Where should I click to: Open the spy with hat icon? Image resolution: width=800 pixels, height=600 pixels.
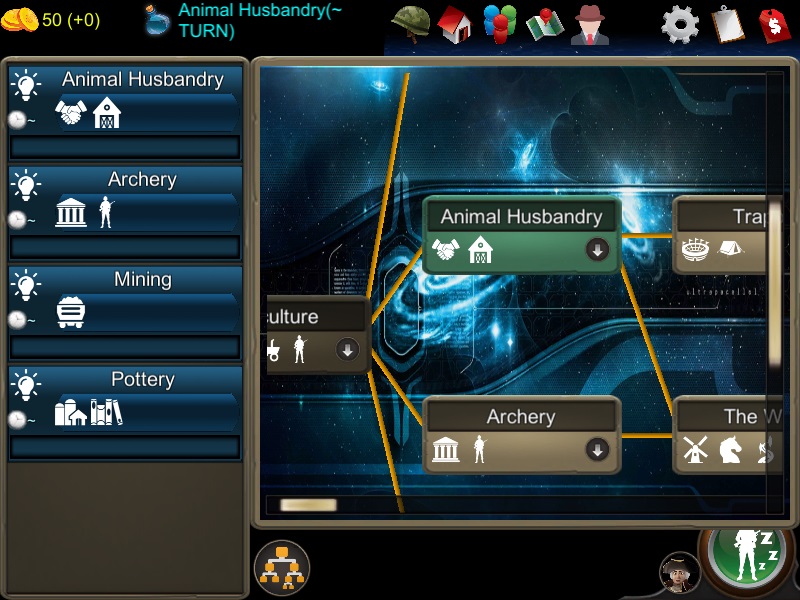click(x=590, y=23)
